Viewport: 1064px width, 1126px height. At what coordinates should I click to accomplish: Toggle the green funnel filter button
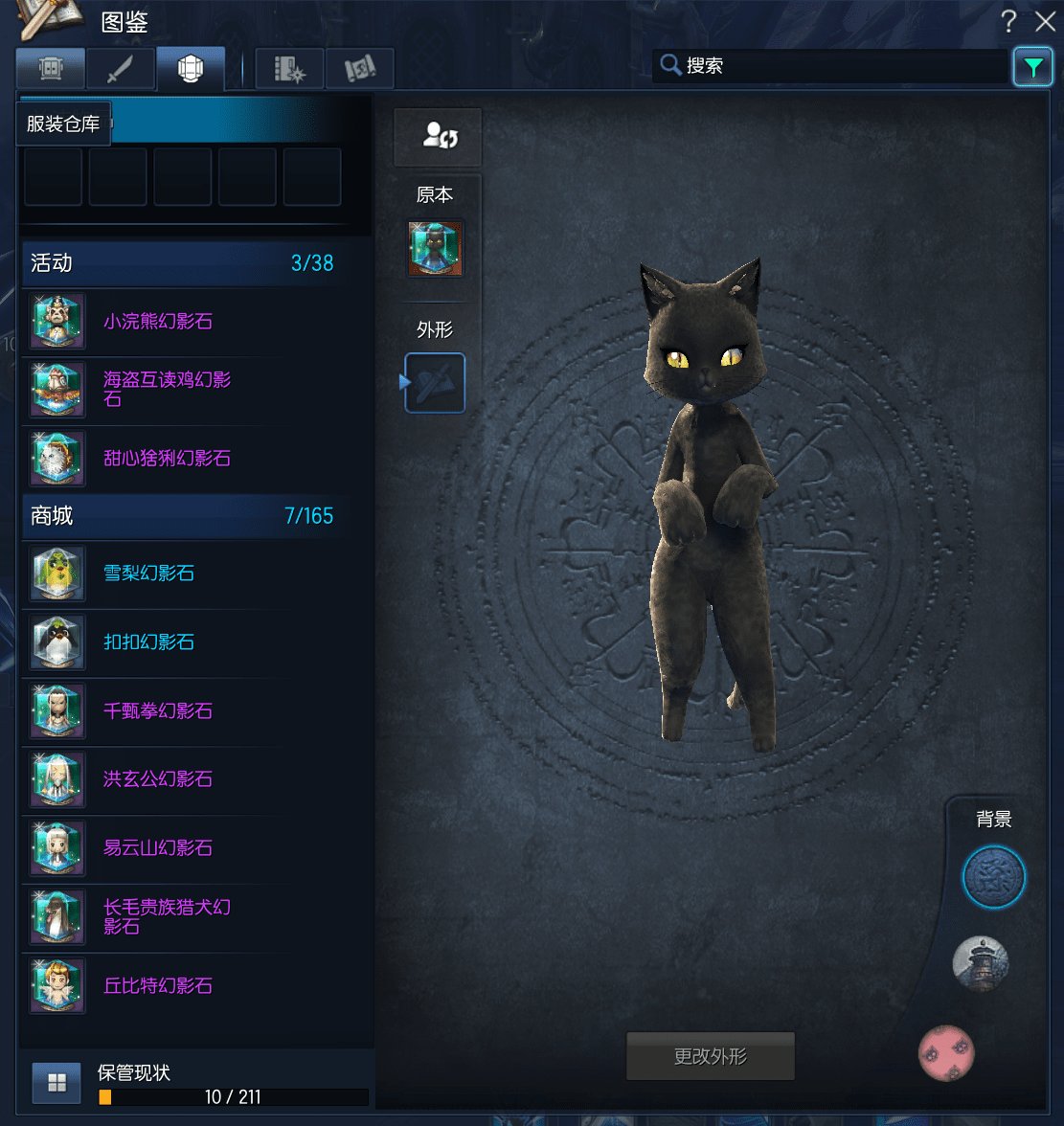point(1032,67)
